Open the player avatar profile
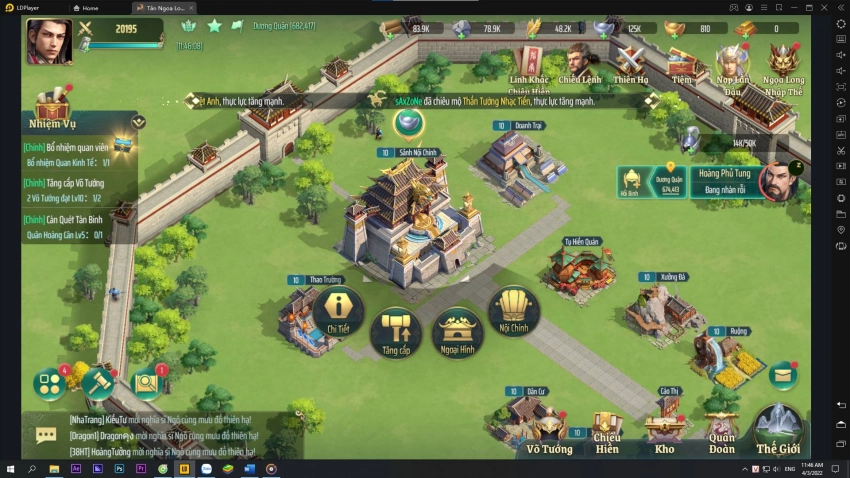 (49, 42)
